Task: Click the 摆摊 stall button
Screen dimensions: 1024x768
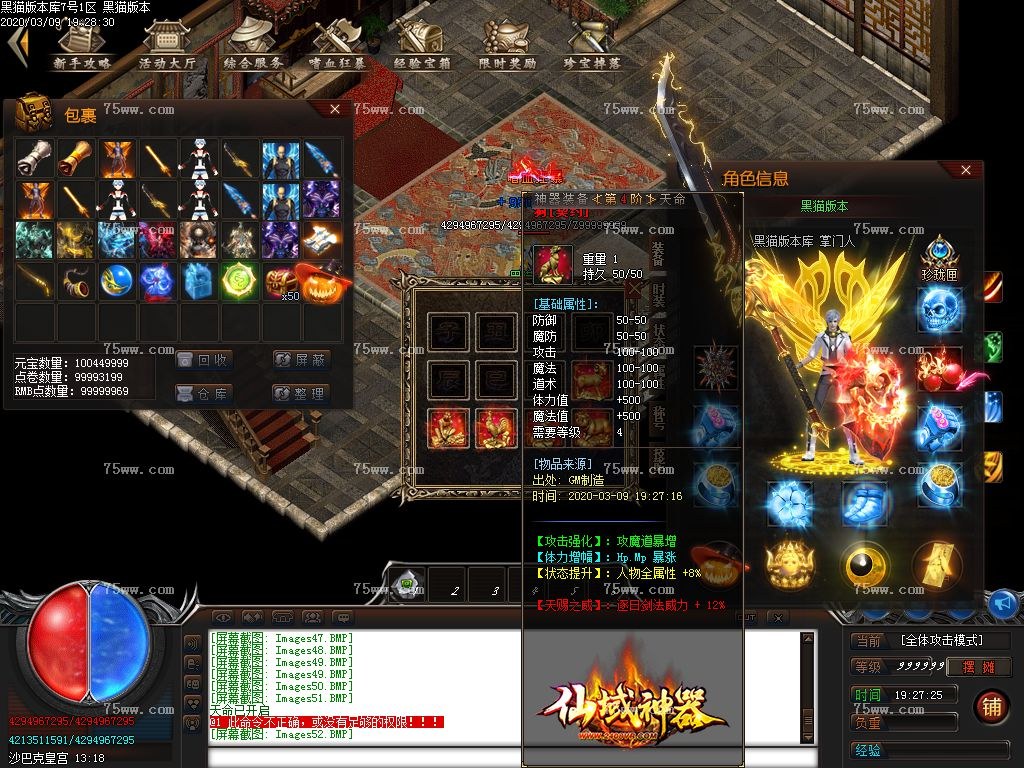Action: 979,667
